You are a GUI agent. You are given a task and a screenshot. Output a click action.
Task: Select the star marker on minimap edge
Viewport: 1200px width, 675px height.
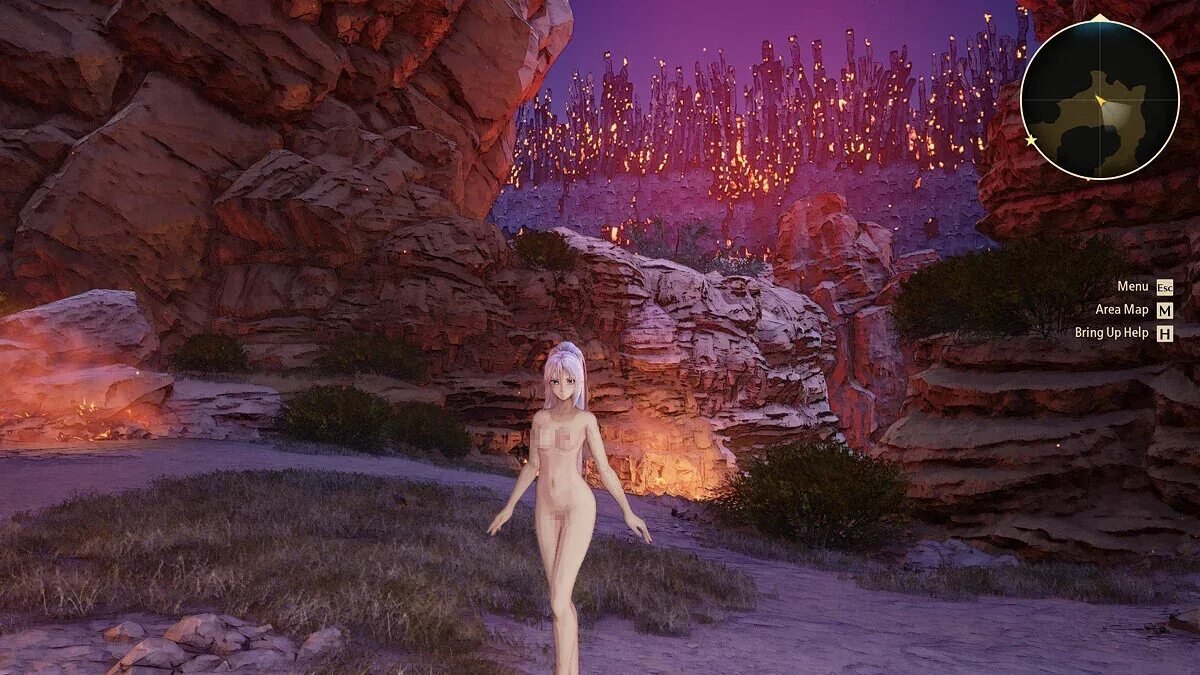point(1031,141)
